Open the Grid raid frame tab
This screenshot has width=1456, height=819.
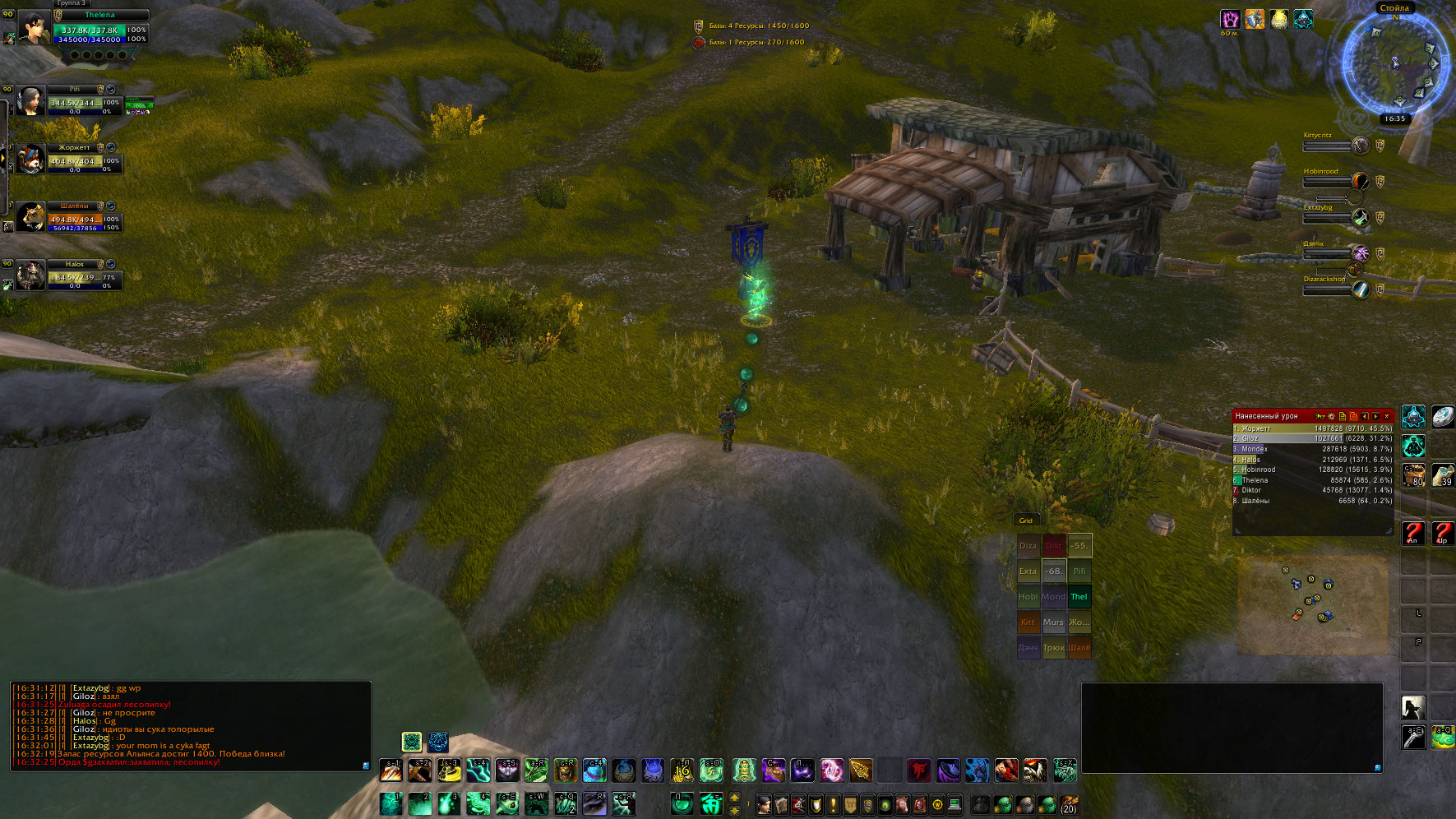[x=1026, y=521]
